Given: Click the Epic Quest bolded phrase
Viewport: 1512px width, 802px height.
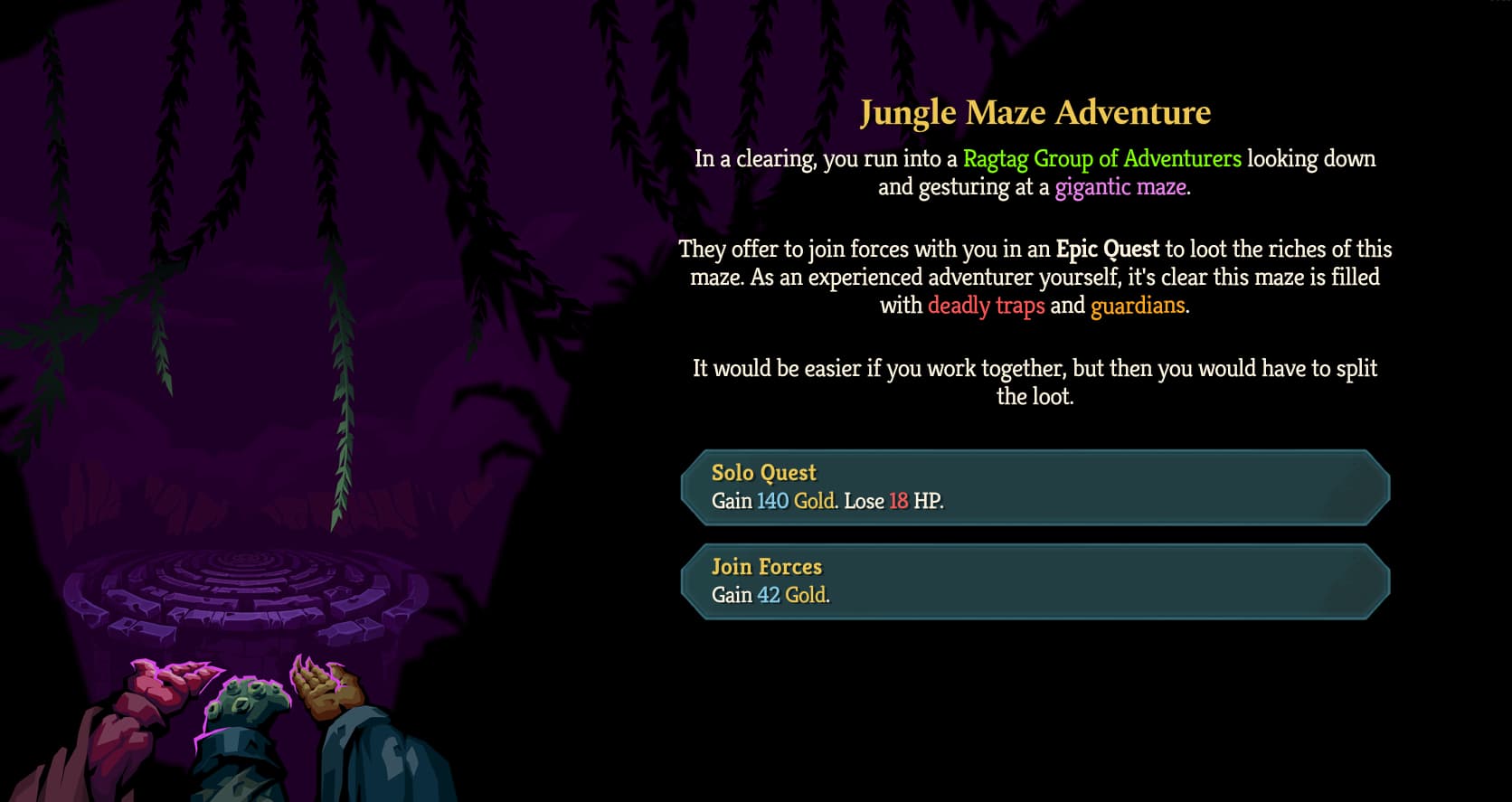Looking at the screenshot, I should (x=1109, y=250).
